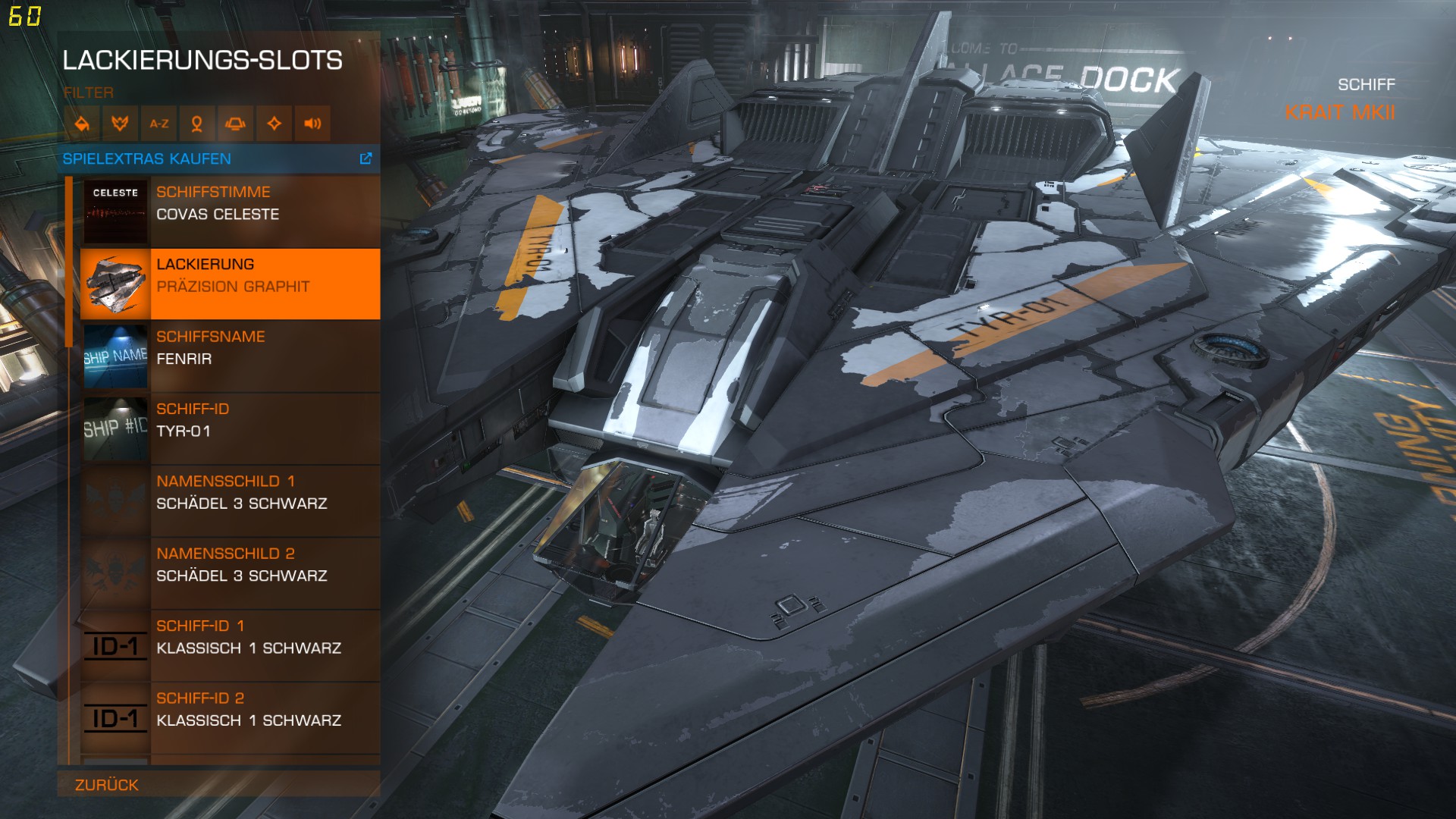Activate the ship kit filter icon

tap(235, 124)
